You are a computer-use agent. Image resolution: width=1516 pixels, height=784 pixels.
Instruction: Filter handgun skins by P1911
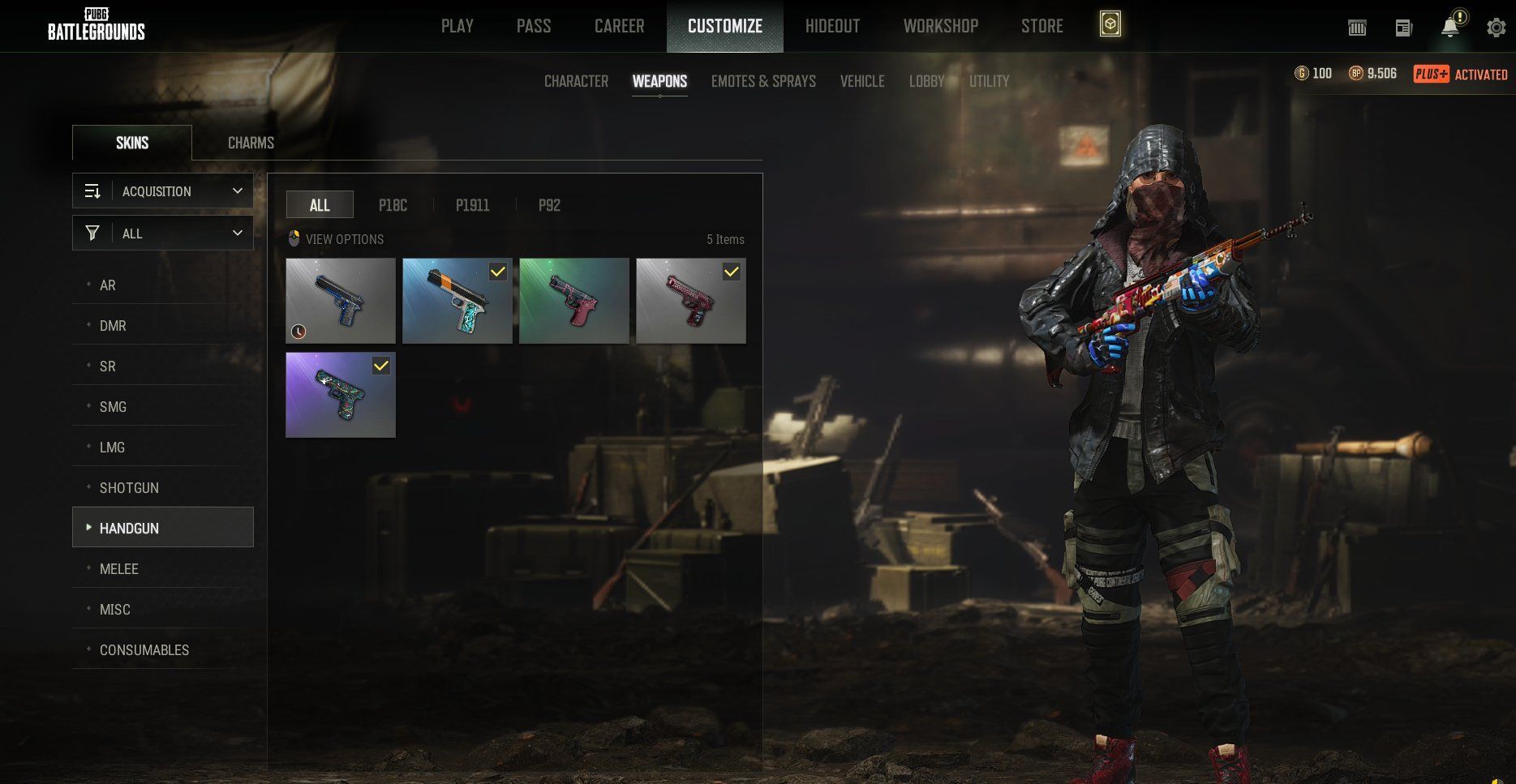pyautogui.click(x=472, y=205)
